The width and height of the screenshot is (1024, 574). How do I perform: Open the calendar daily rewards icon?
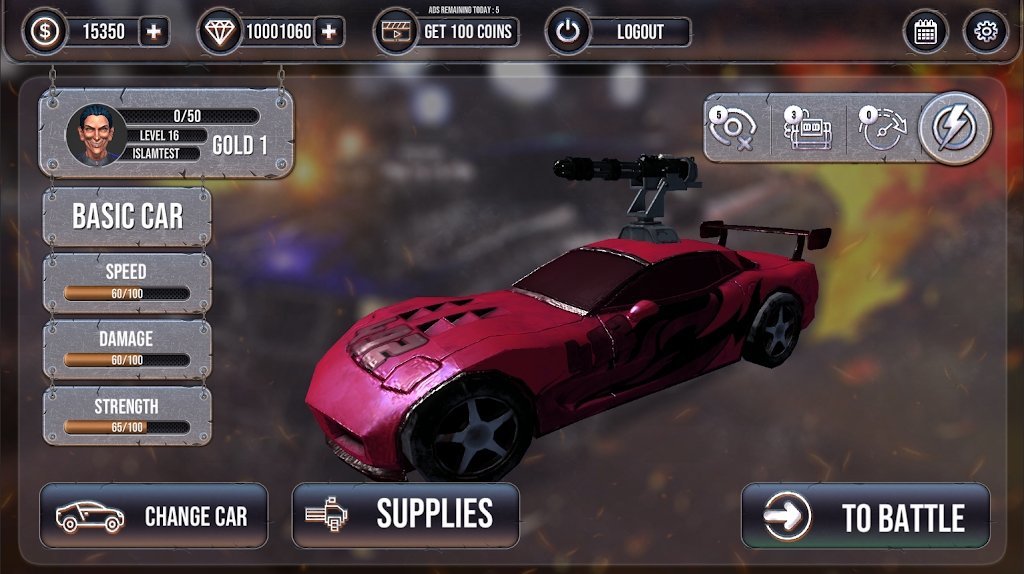tap(925, 32)
